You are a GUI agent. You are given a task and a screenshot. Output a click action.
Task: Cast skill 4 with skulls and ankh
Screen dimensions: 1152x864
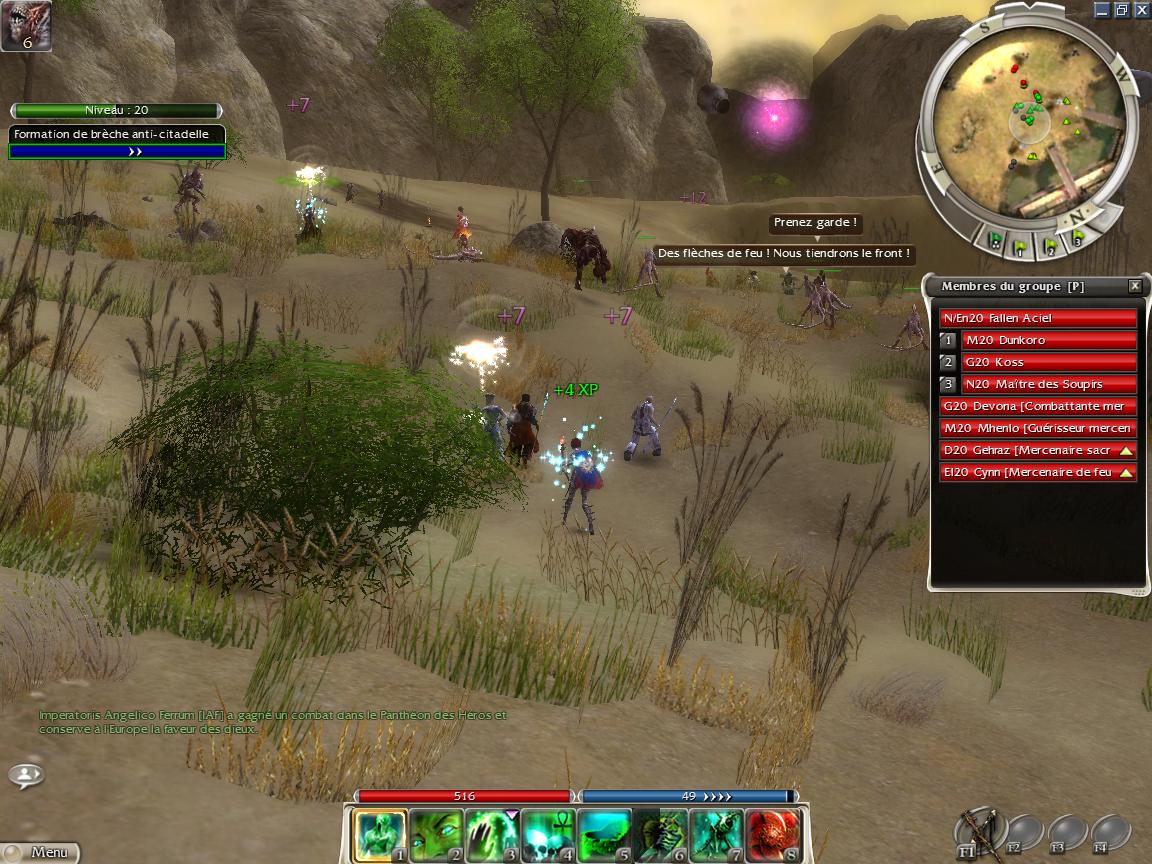[x=548, y=836]
